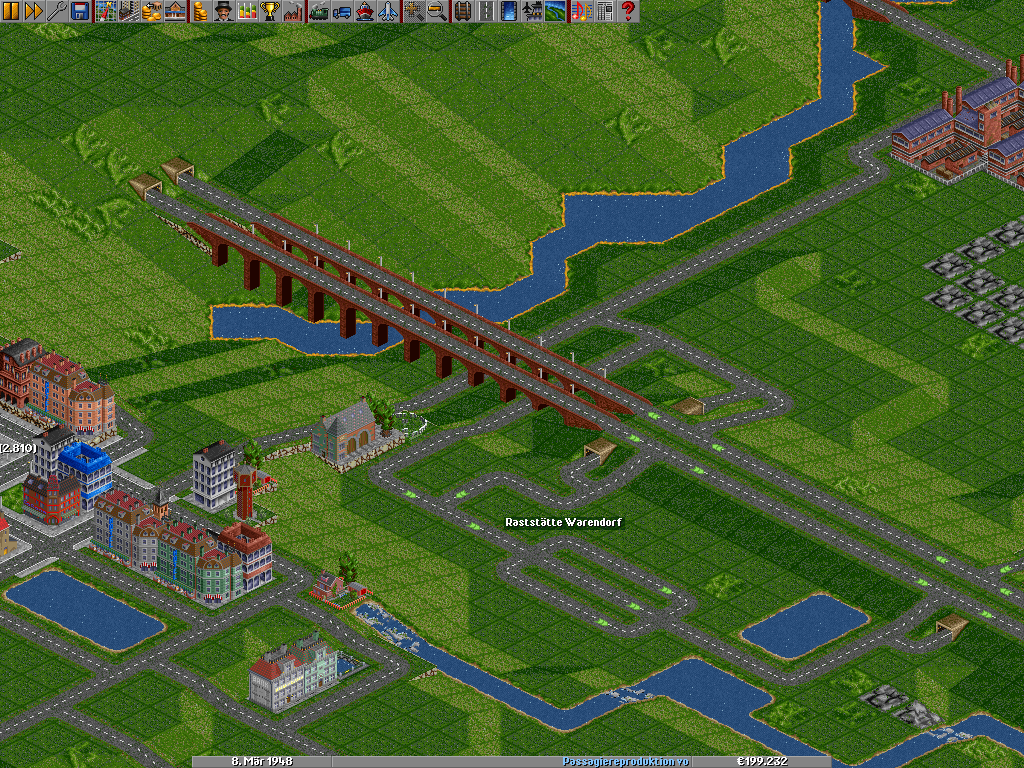
Task: Show the company league trophy icon
Action: click(x=270, y=11)
